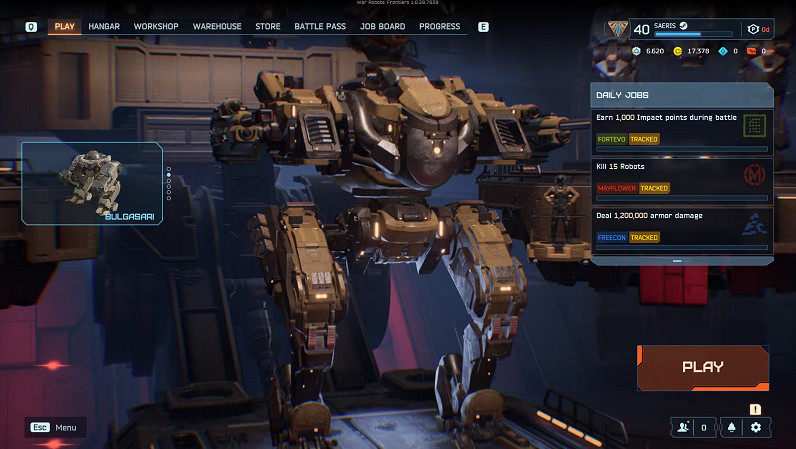Screen dimensions: 796x449
Task: Open settings with the gear icon
Action: [x=756, y=427]
